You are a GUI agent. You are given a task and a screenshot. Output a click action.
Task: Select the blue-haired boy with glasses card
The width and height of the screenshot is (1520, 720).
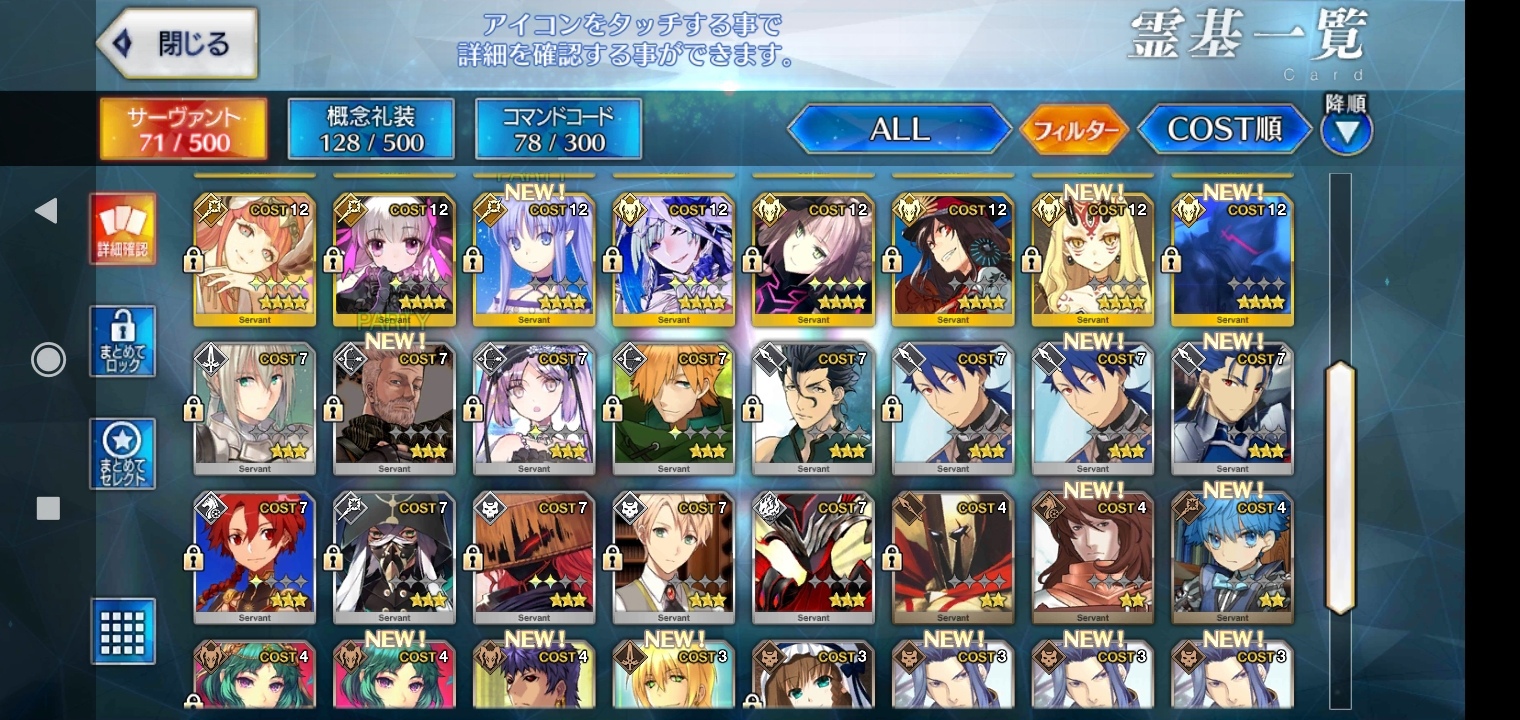(x=1232, y=557)
